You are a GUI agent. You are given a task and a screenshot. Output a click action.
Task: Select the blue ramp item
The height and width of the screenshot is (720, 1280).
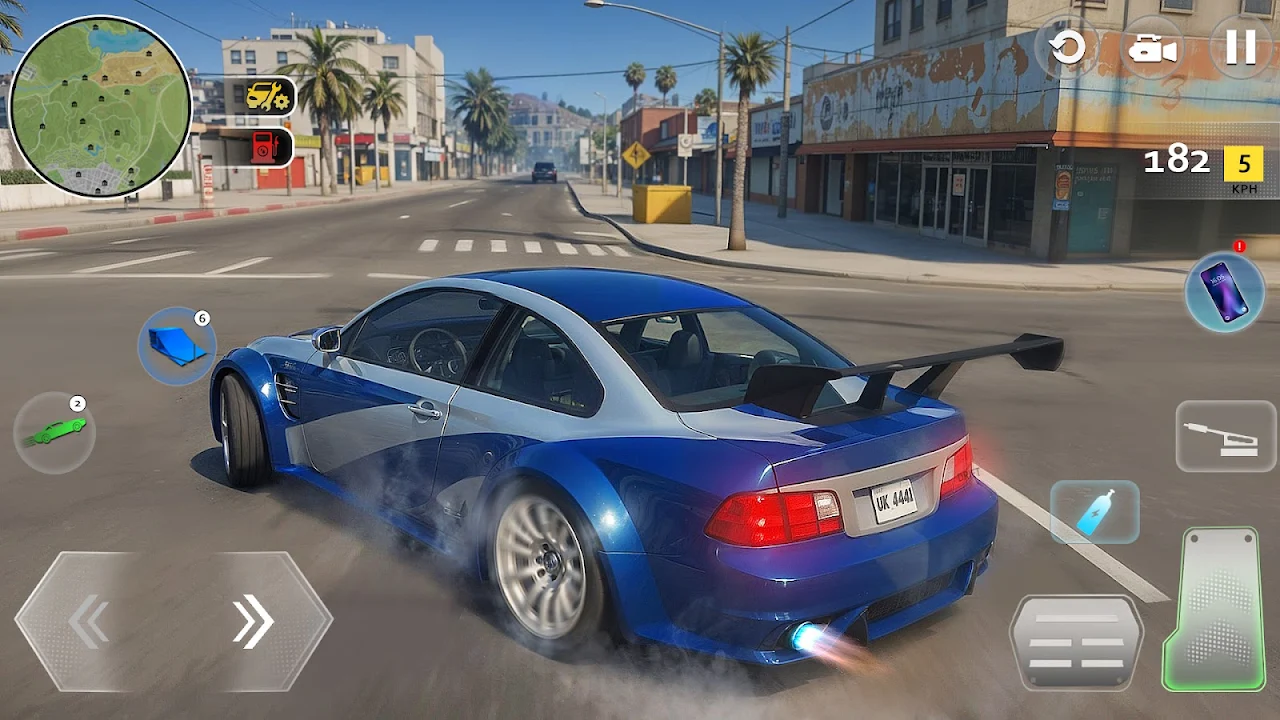click(x=177, y=346)
